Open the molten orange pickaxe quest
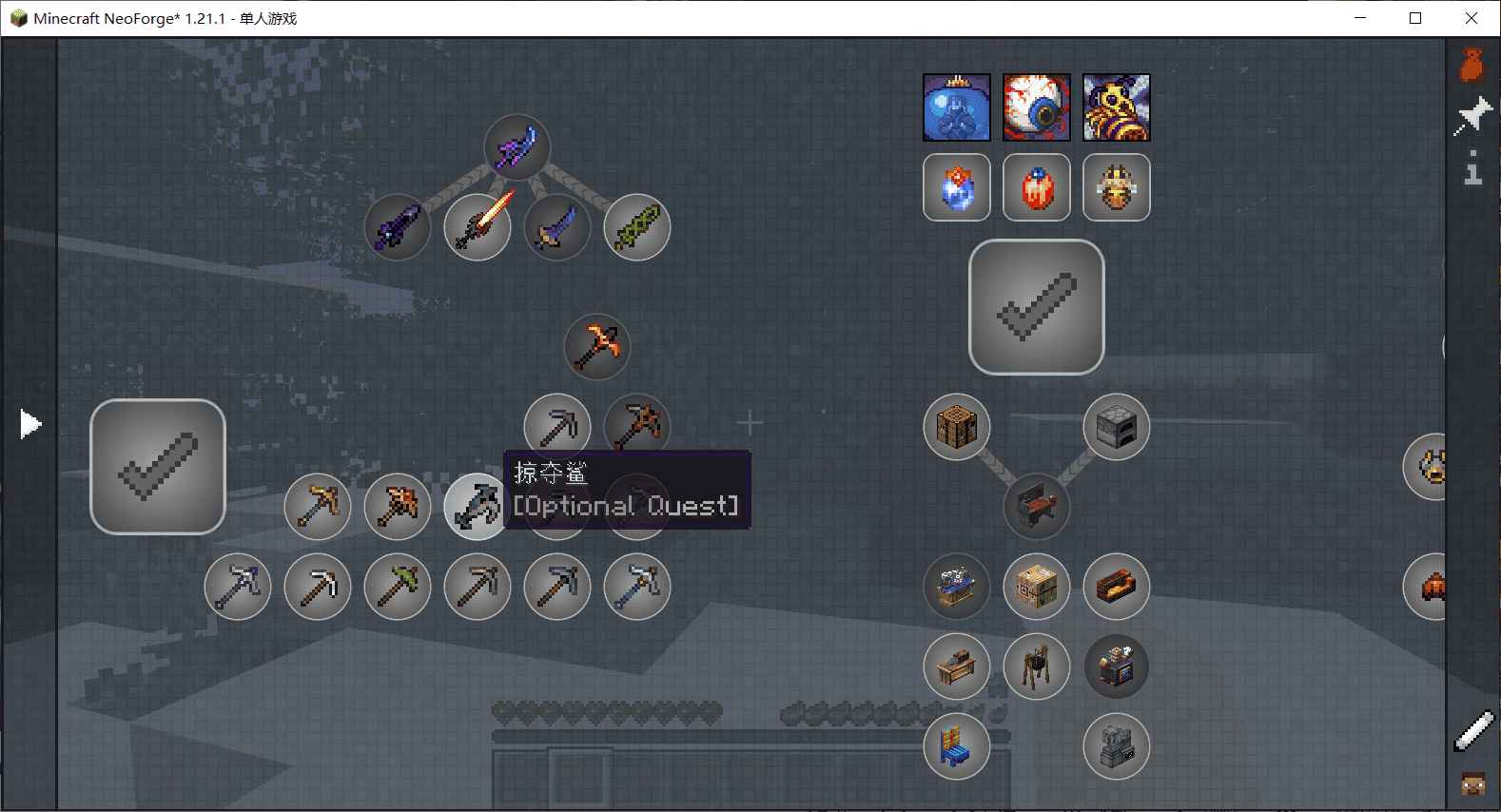Viewport: 1501px width, 812px height. click(597, 347)
